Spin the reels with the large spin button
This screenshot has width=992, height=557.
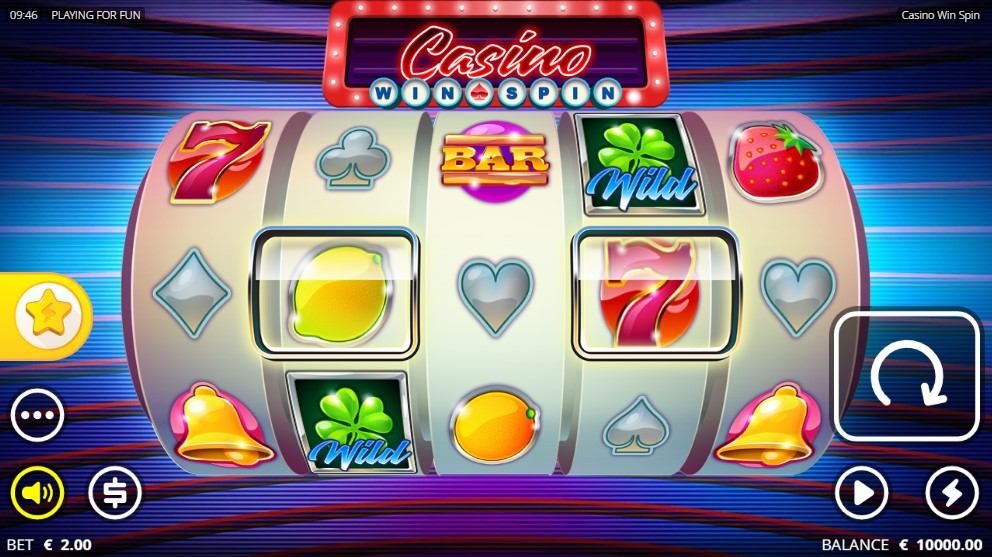point(906,377)
